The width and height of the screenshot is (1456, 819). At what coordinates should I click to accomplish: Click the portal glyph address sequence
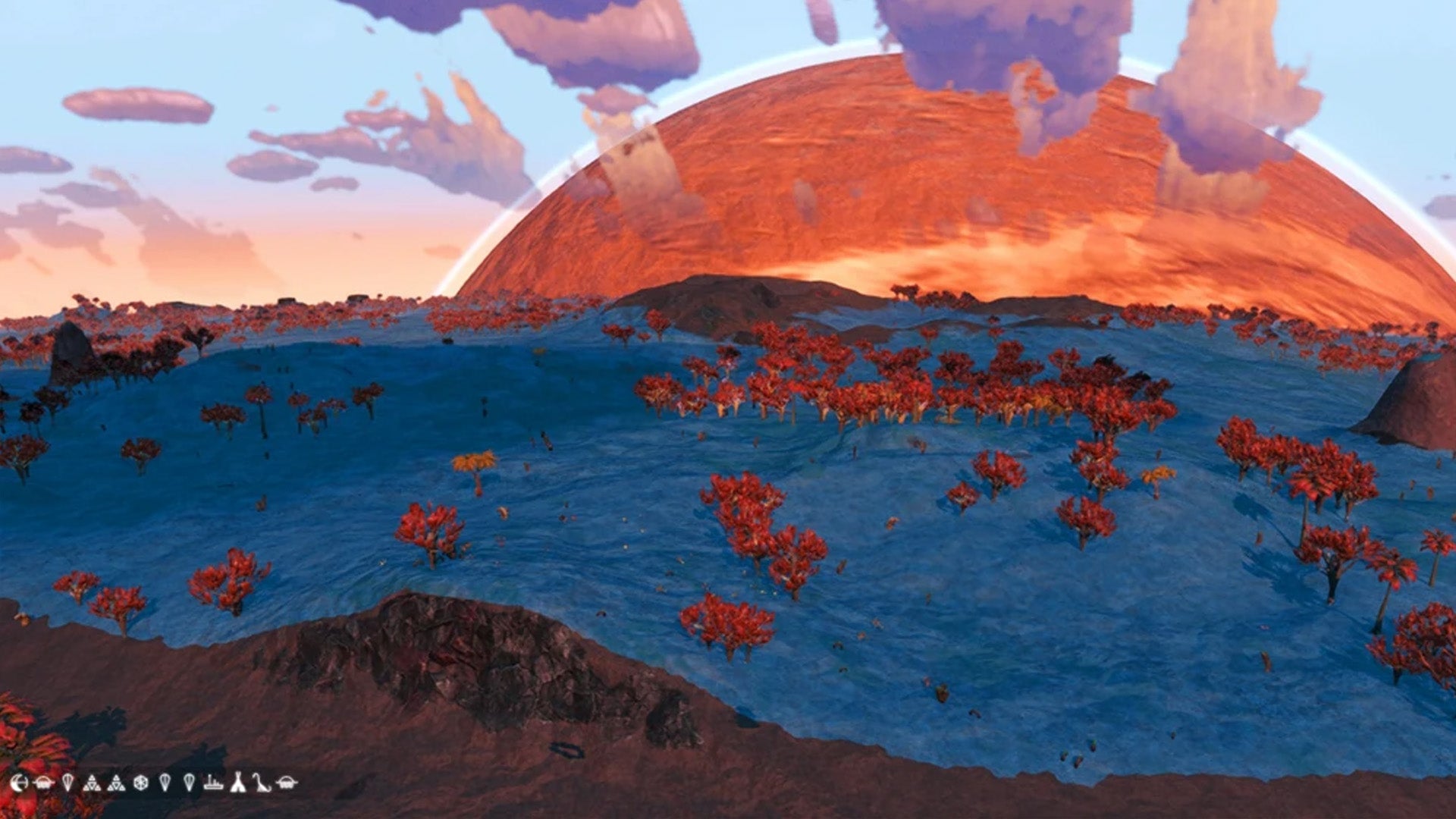(152, 783)
